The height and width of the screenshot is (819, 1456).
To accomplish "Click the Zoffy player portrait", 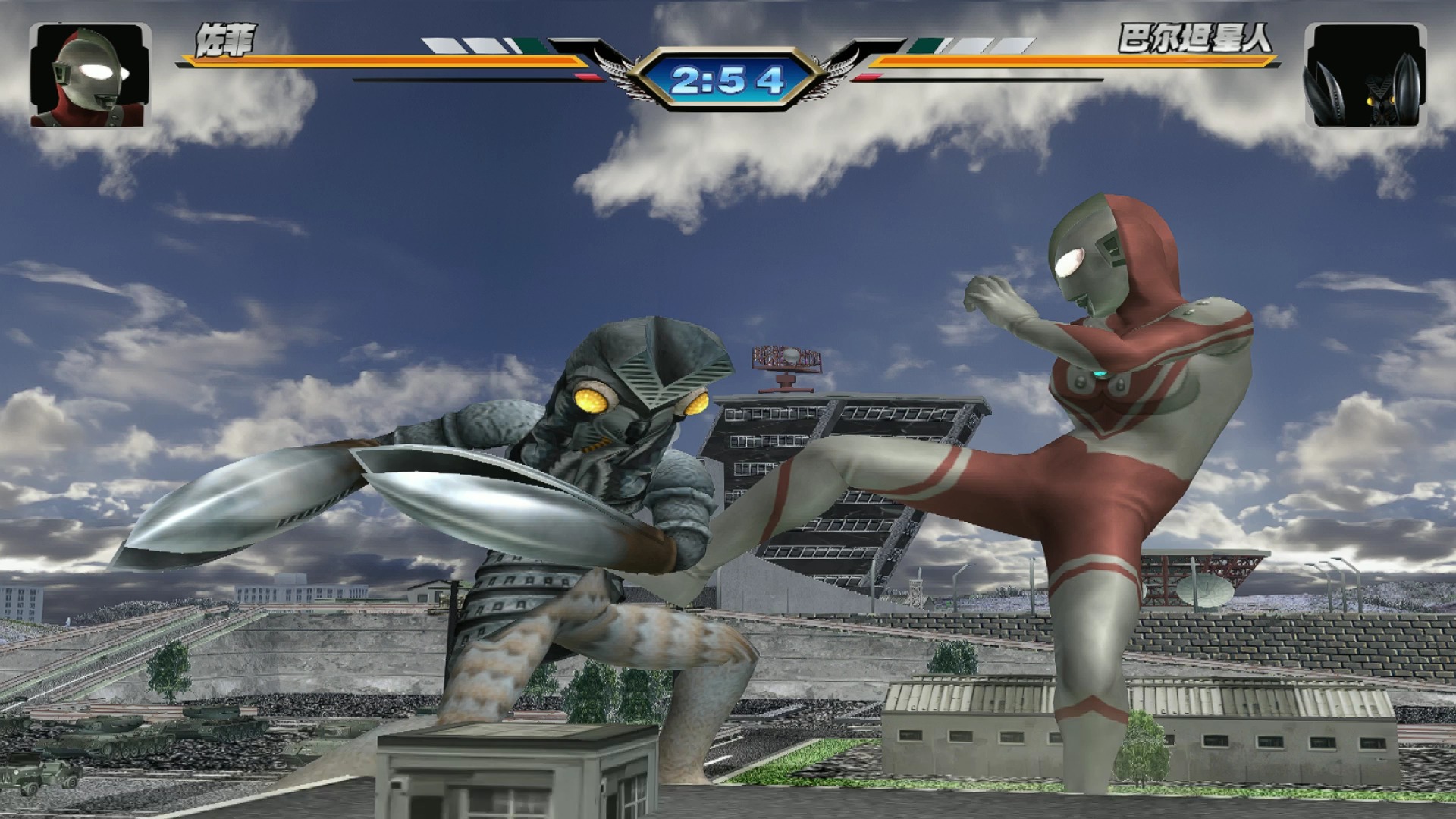I will 90,75.
